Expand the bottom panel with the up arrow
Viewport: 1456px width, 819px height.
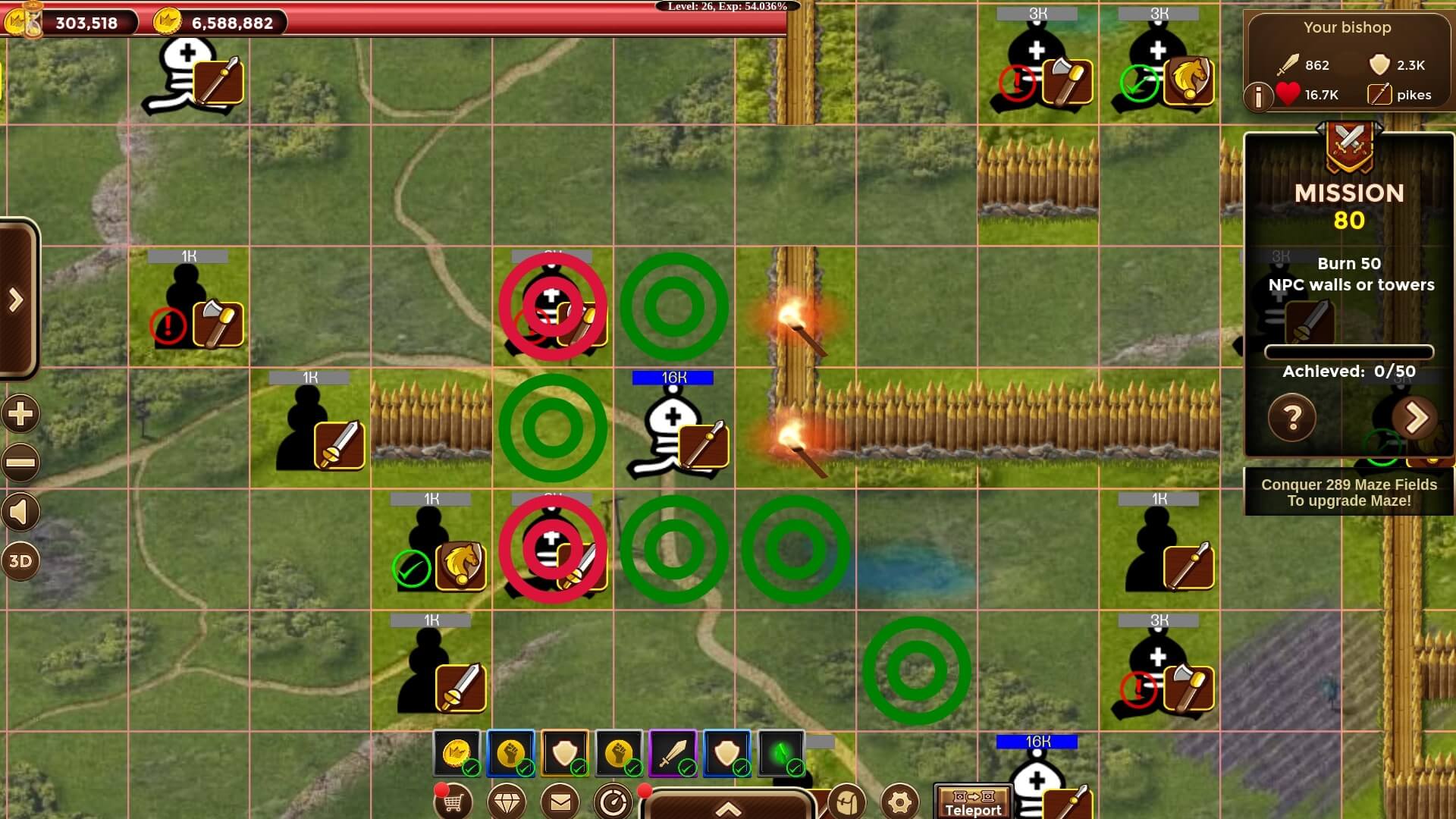(728, 807)
